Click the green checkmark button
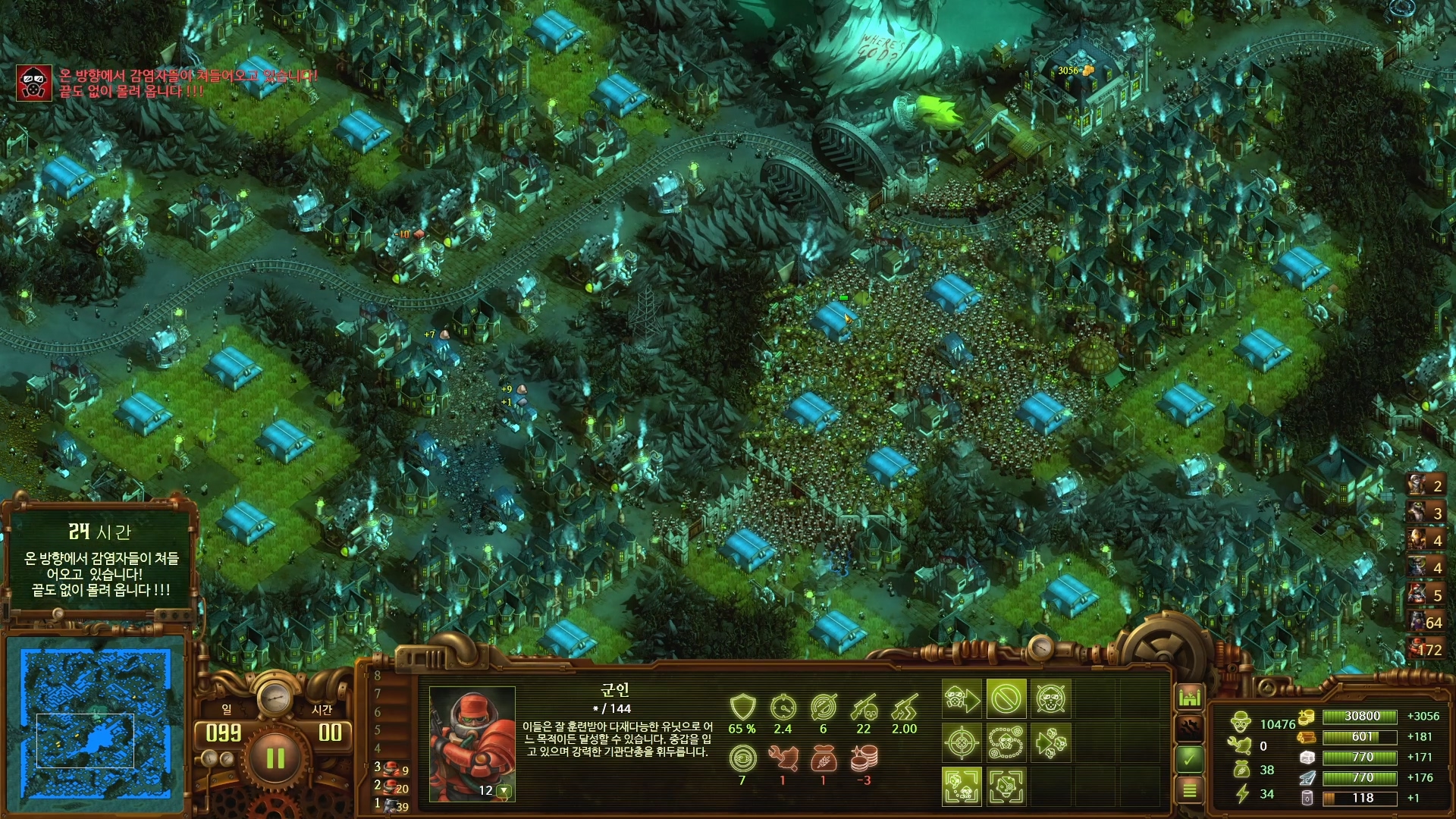The height and width of the screenshot is (819, 1456). [x=1189, y=758]
